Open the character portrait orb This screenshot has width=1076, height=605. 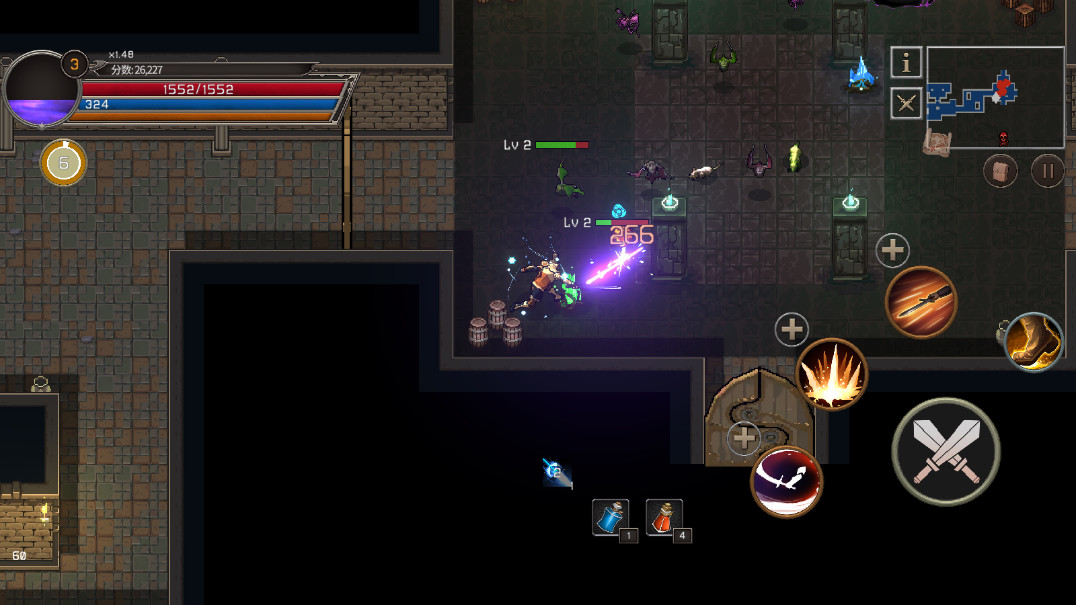(42, 90)
